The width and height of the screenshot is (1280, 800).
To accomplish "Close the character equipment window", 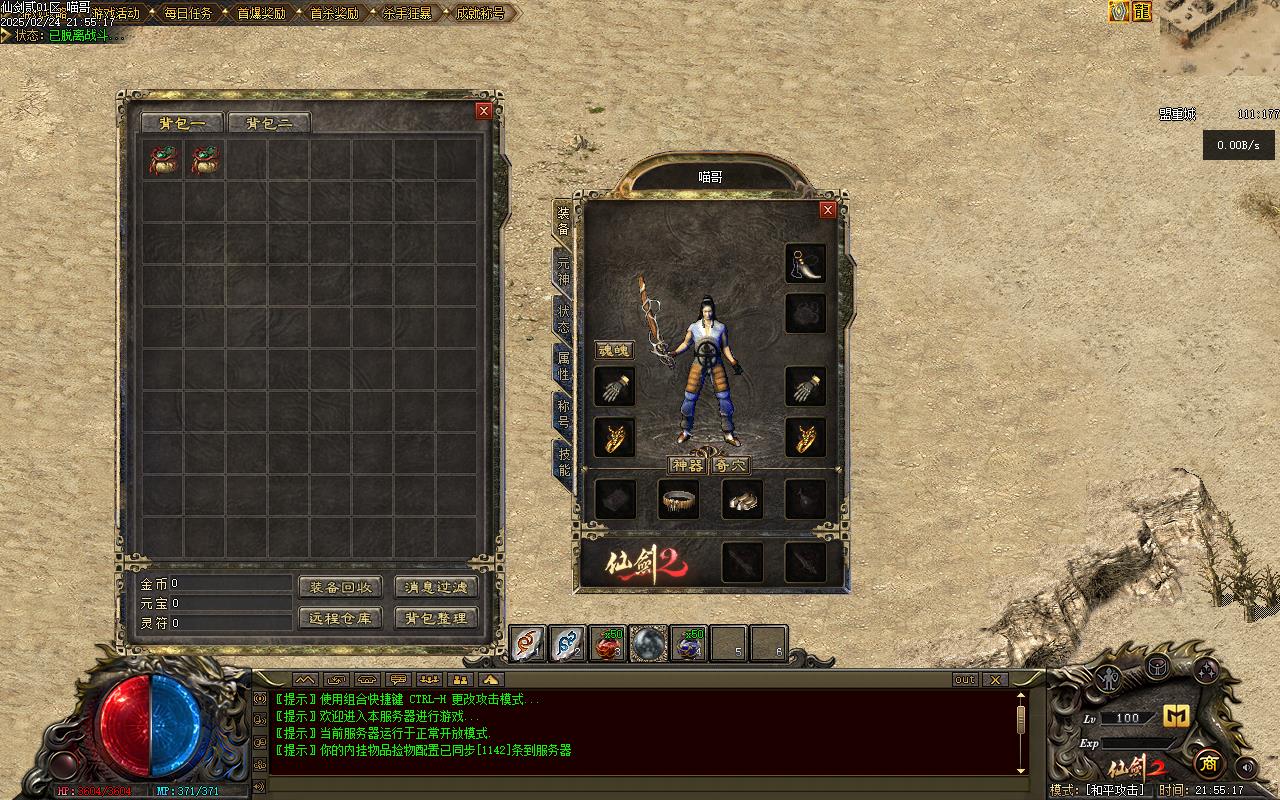I will pyautogui.click(x=827, y=209).
